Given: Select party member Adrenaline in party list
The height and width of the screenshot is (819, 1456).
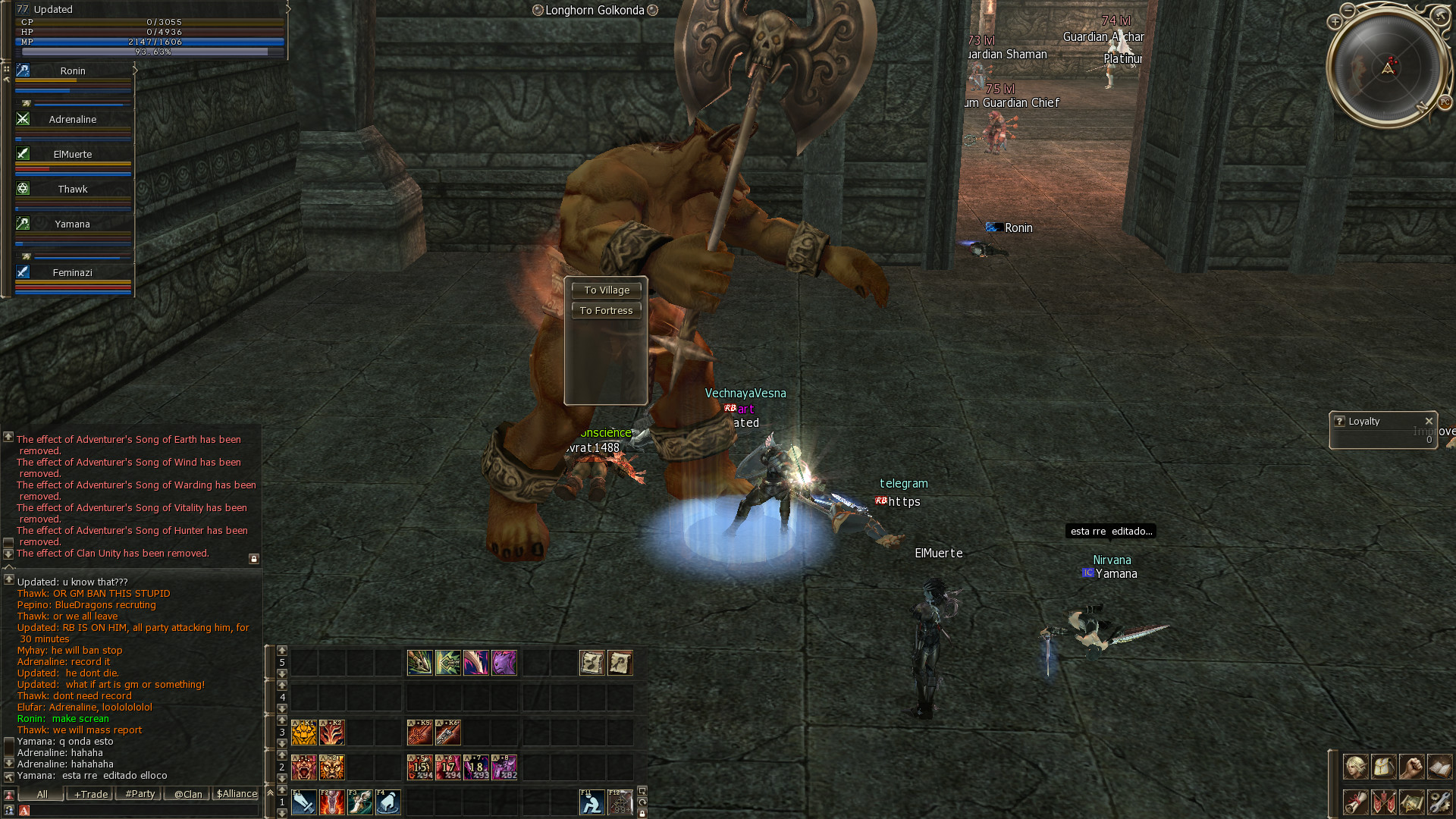Looking at the screenshot, I should pyautogui.click(x=73, y=119).
